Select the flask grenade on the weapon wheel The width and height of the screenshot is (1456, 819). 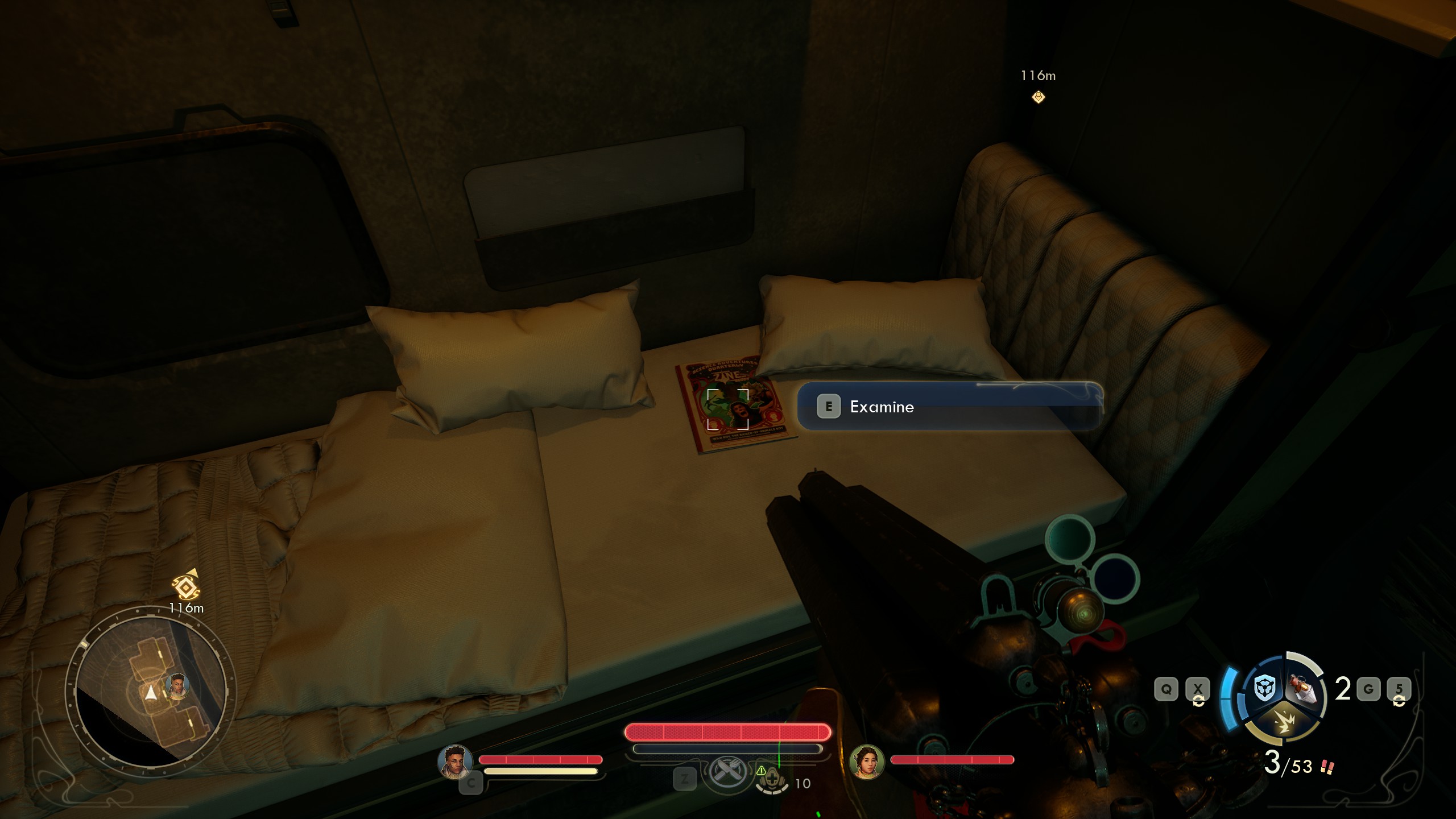[1304, 688]
